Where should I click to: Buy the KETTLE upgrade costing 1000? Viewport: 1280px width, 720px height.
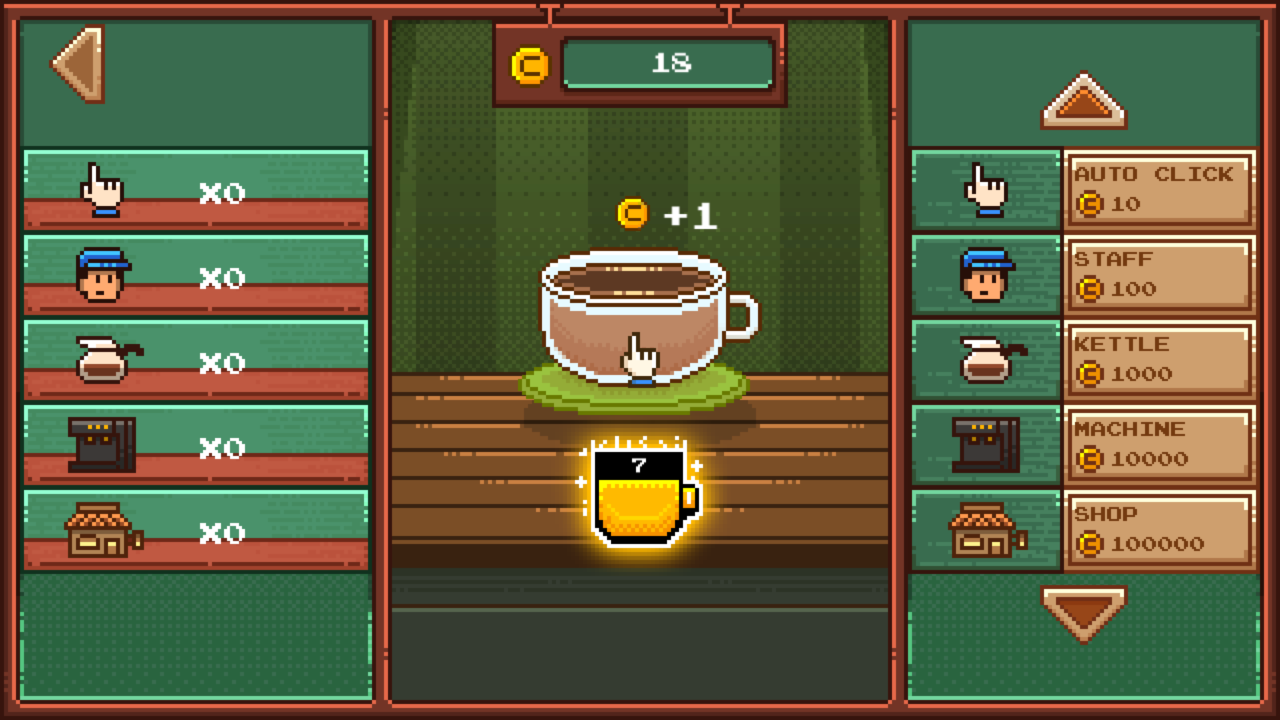point(1160,359)
